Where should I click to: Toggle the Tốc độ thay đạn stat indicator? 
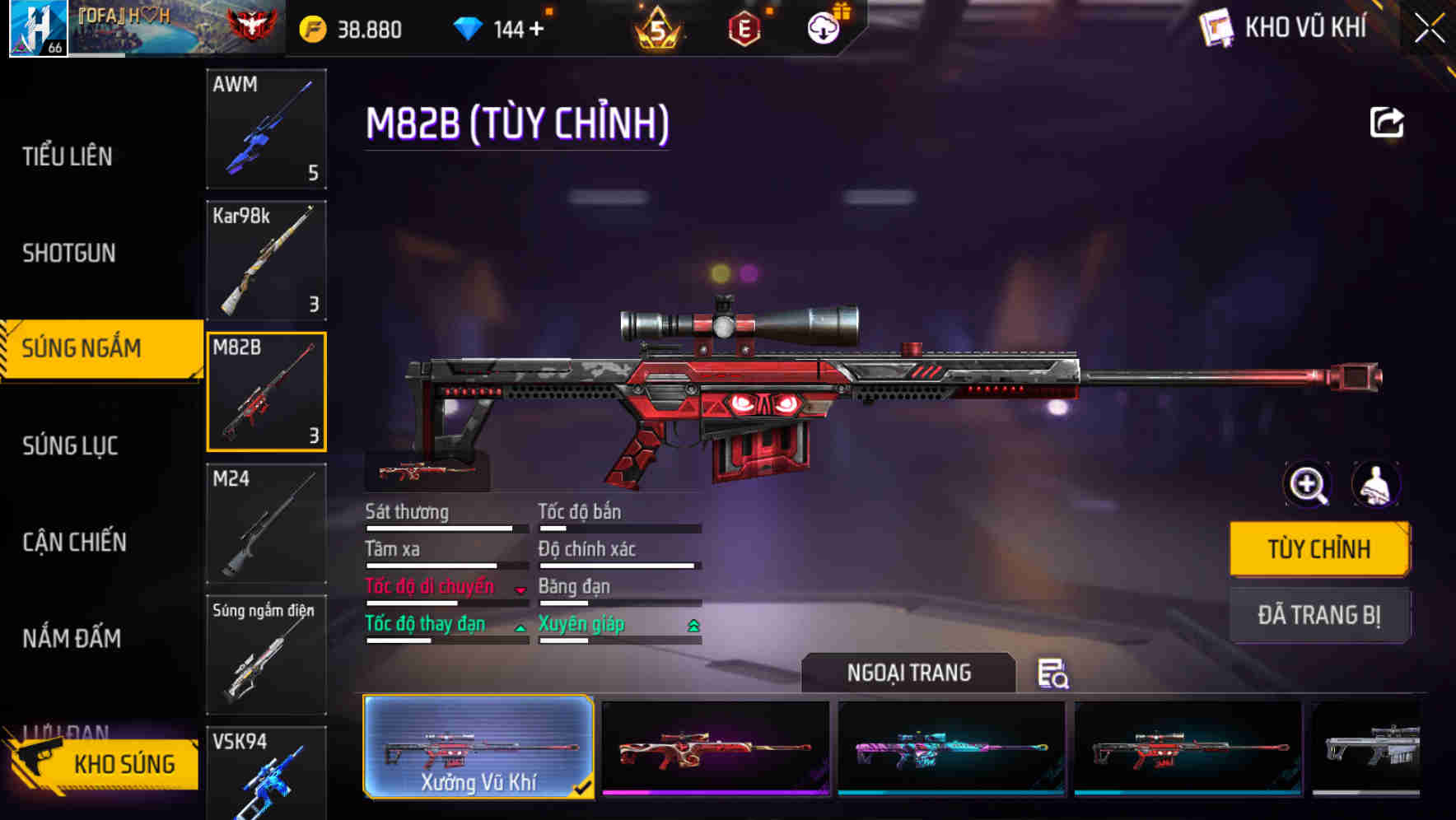tap(521, 627)
